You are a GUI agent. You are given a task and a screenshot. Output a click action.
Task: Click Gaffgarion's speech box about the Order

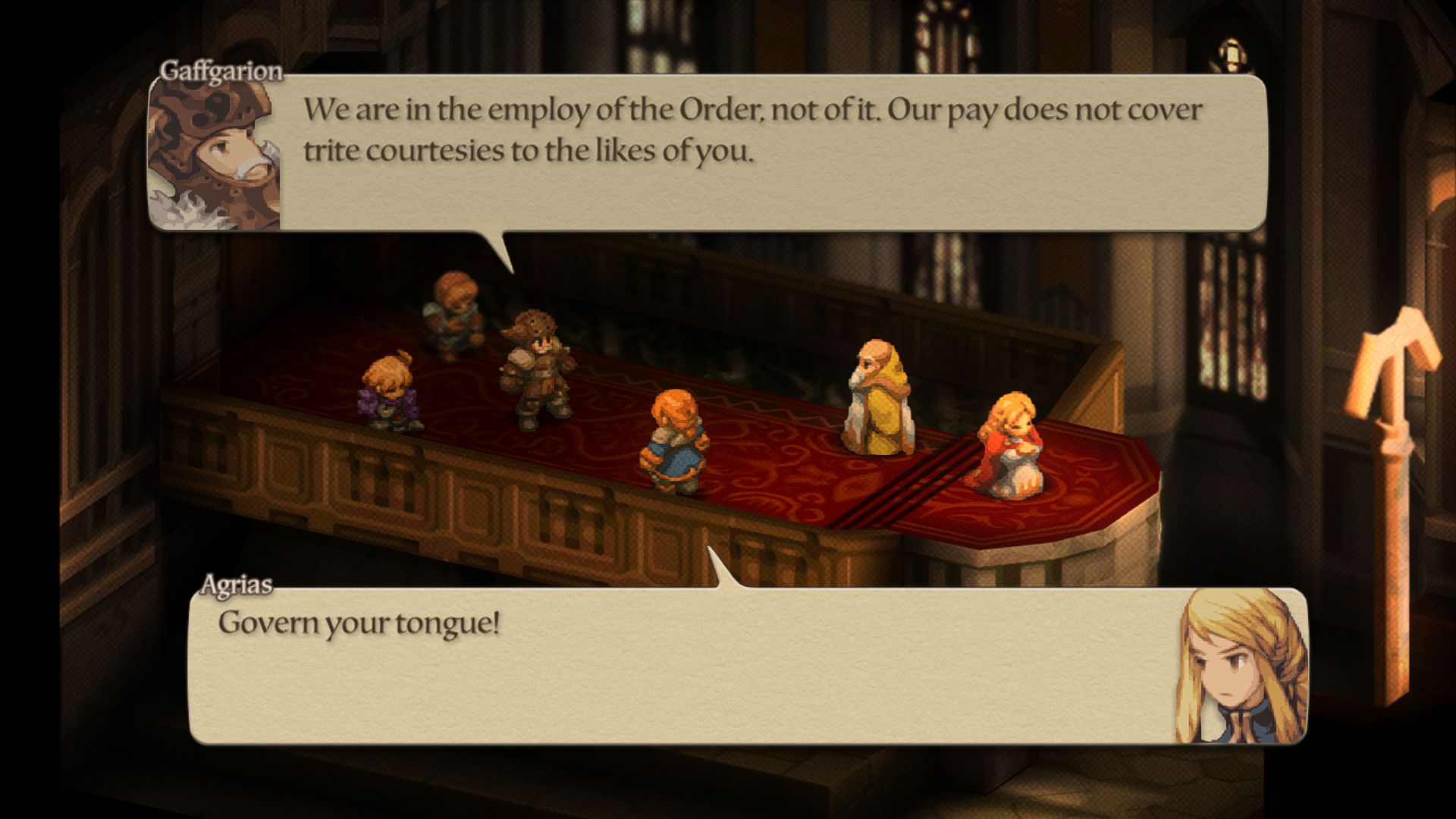[751, 152]
